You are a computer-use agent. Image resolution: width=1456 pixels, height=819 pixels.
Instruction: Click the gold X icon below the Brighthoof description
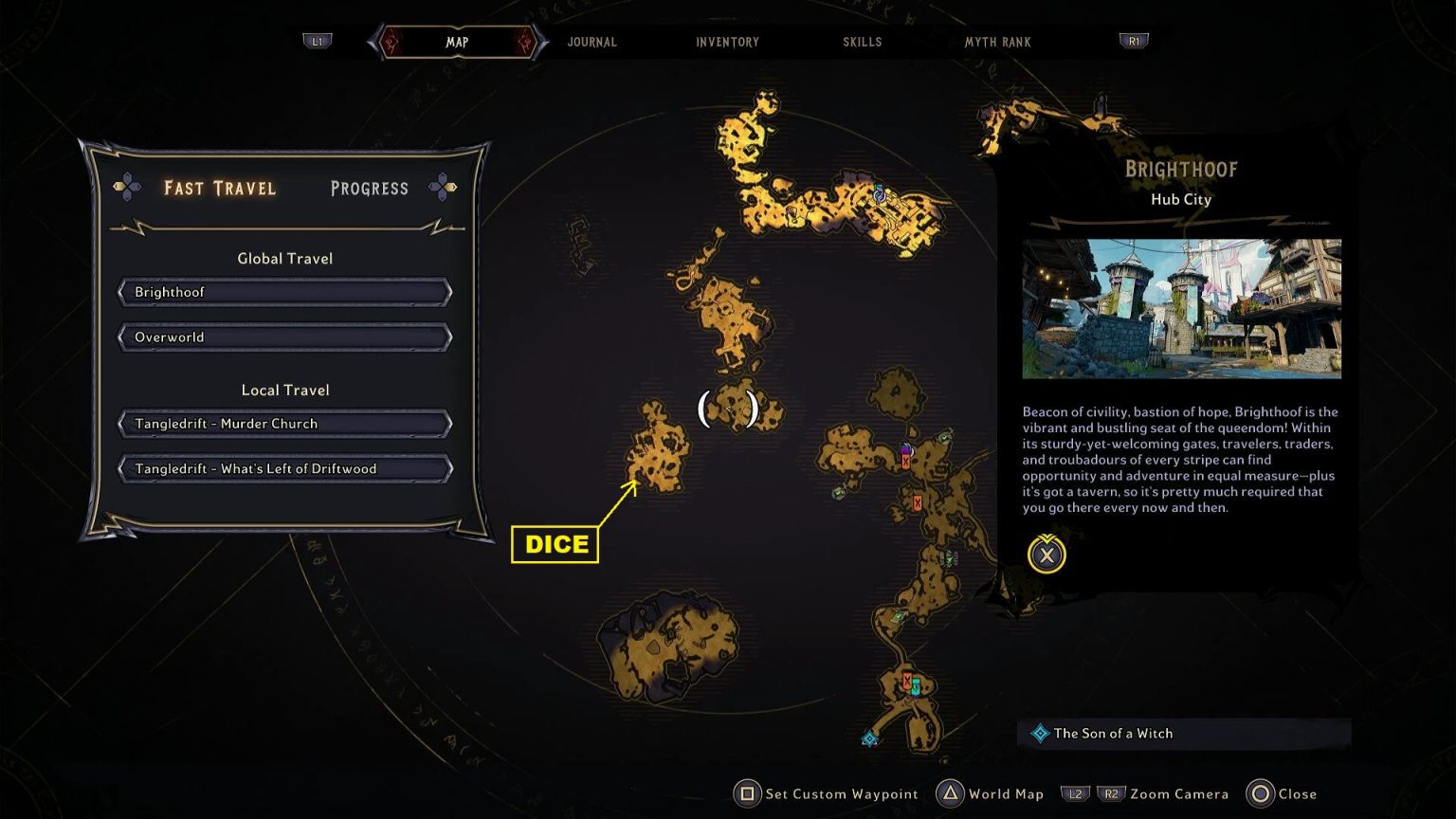pyautogui.click(x=1046, y=555)
